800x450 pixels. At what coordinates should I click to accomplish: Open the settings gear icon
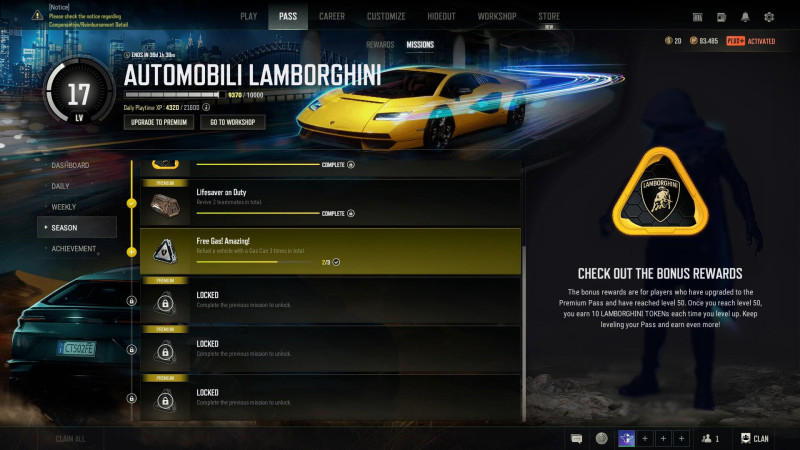[769, 17]
